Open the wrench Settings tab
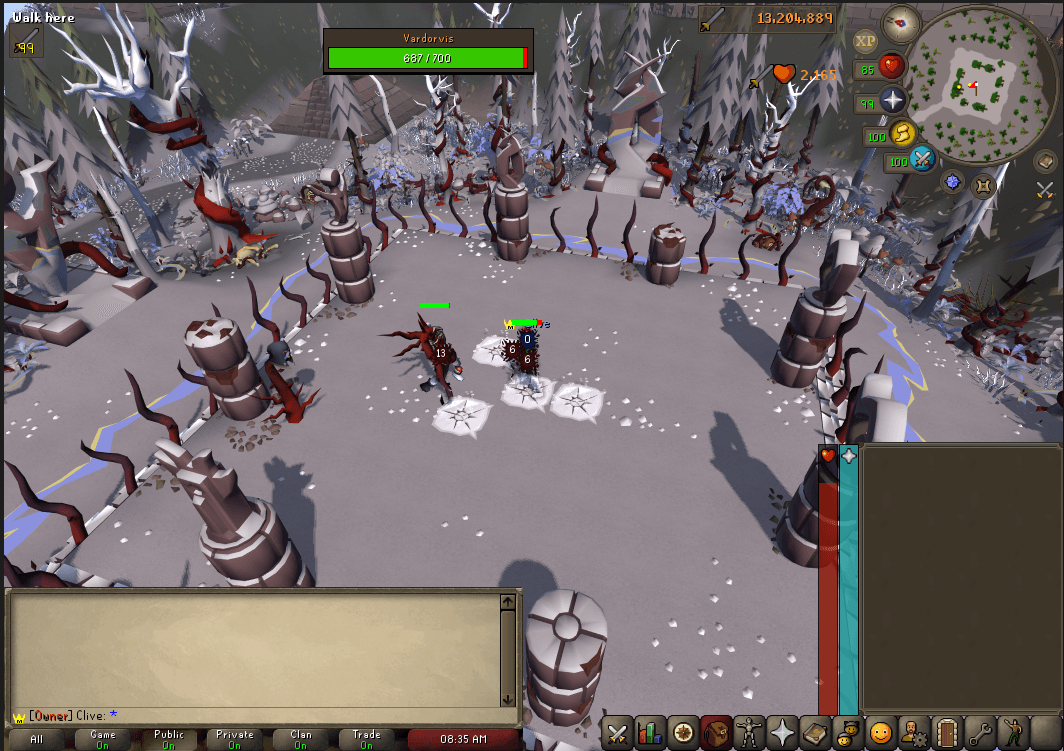This screenshot has width=1064, height=751. tap(980, 733)
